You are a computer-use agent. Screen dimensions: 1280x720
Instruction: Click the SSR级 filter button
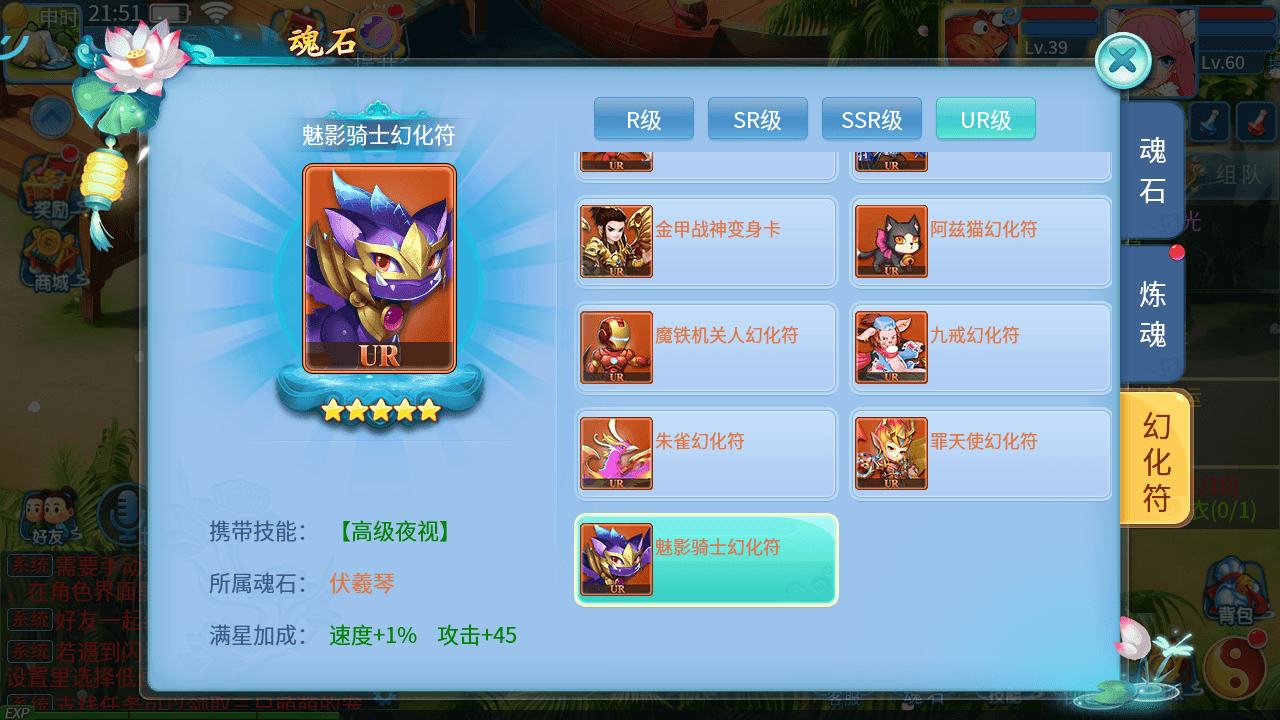tap(871, 118)
